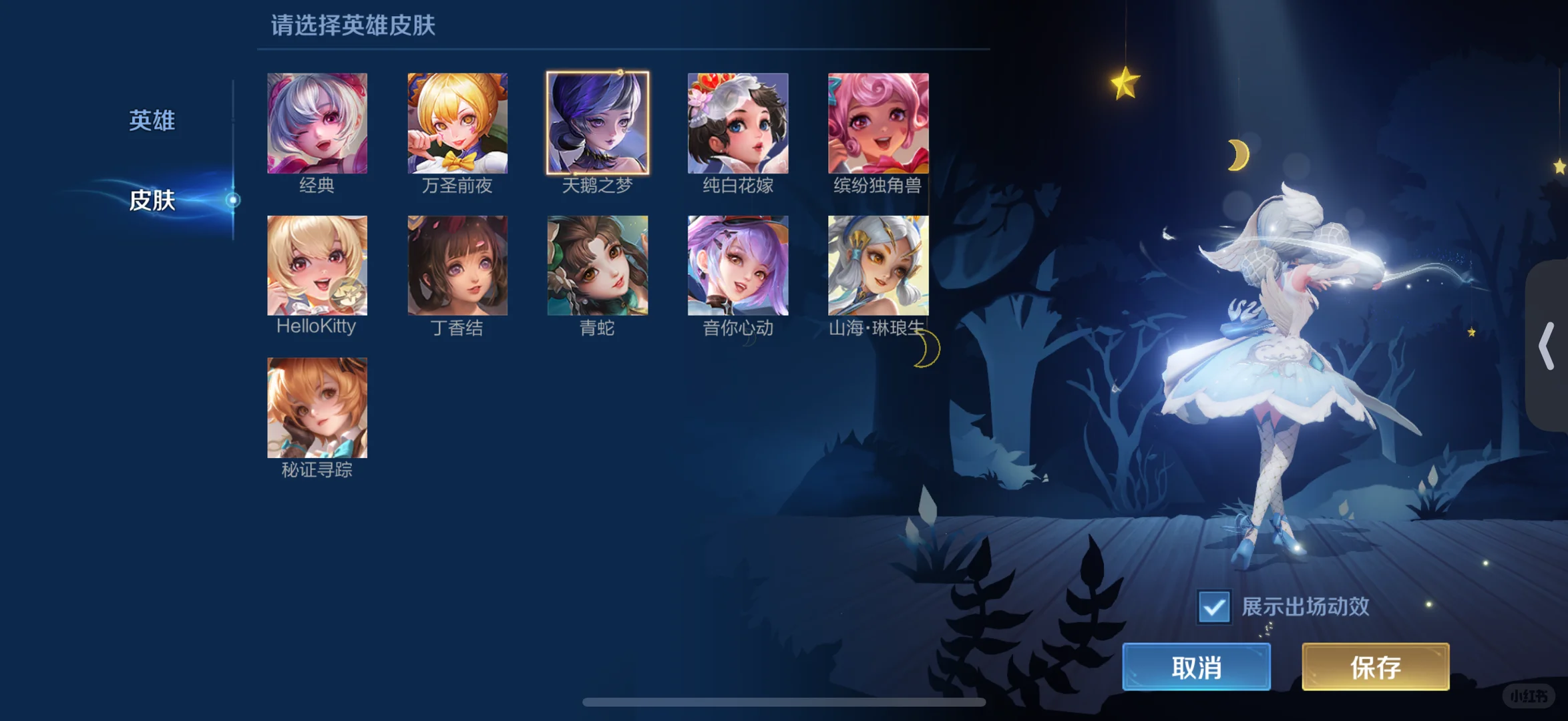Choose the 缤纷独角兽 unicorn skin
The width and height of the screenshot is (1568, 721).
877,123
